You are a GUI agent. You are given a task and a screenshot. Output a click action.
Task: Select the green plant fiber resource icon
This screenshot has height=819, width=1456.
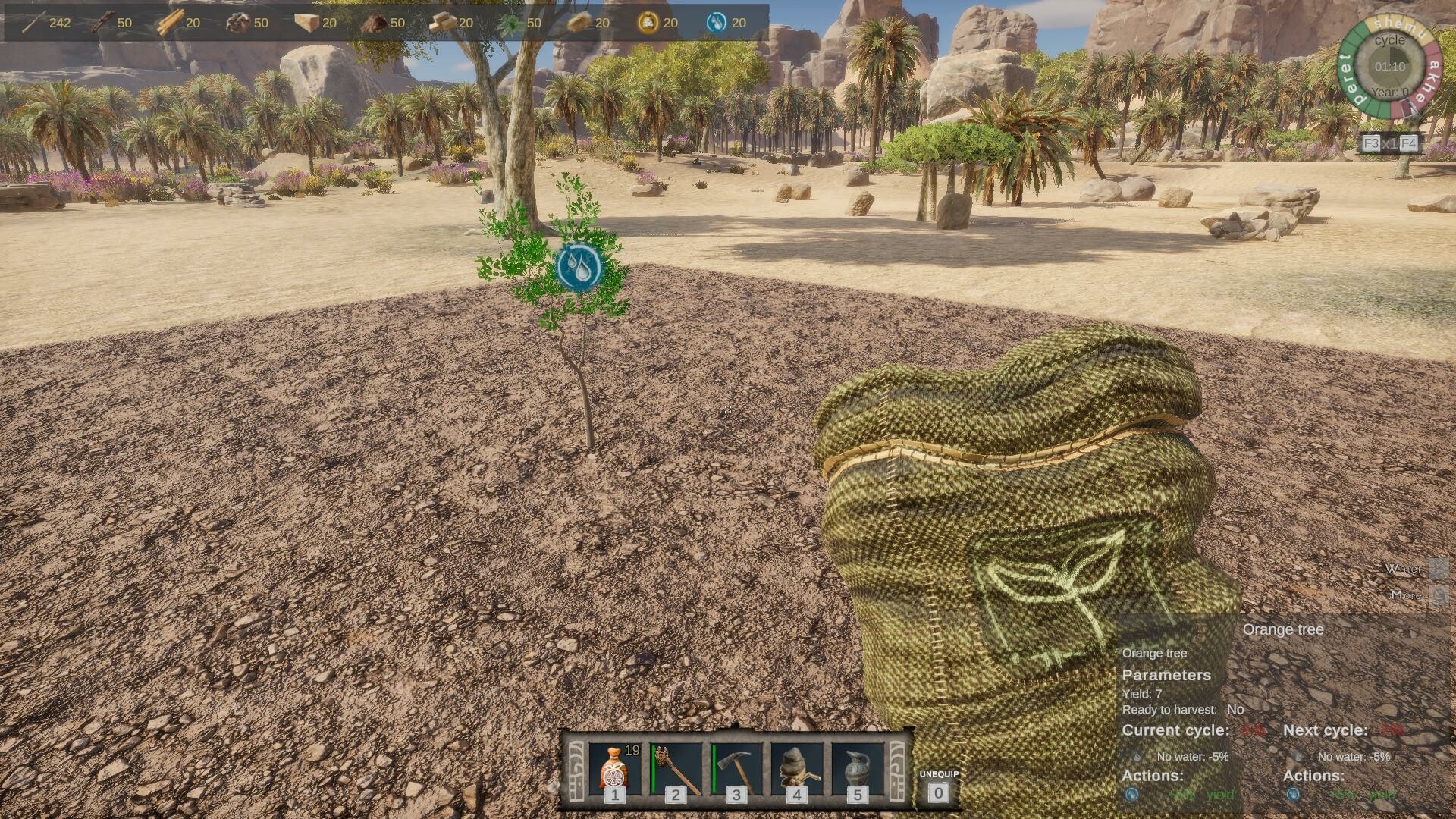click(x=511, y=23)
